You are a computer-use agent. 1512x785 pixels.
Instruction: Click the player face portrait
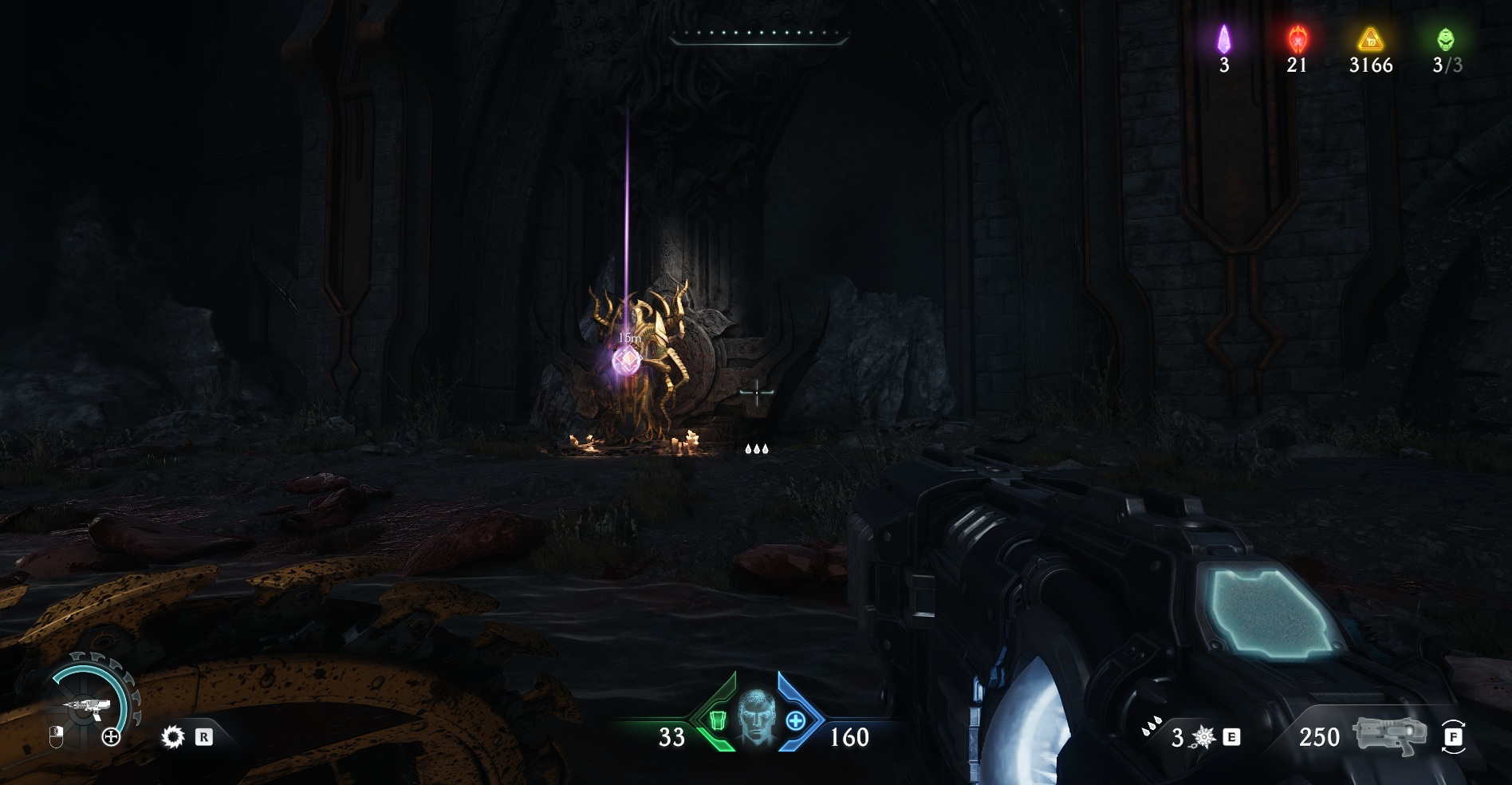pyautogui.click(x=755, y=716)
